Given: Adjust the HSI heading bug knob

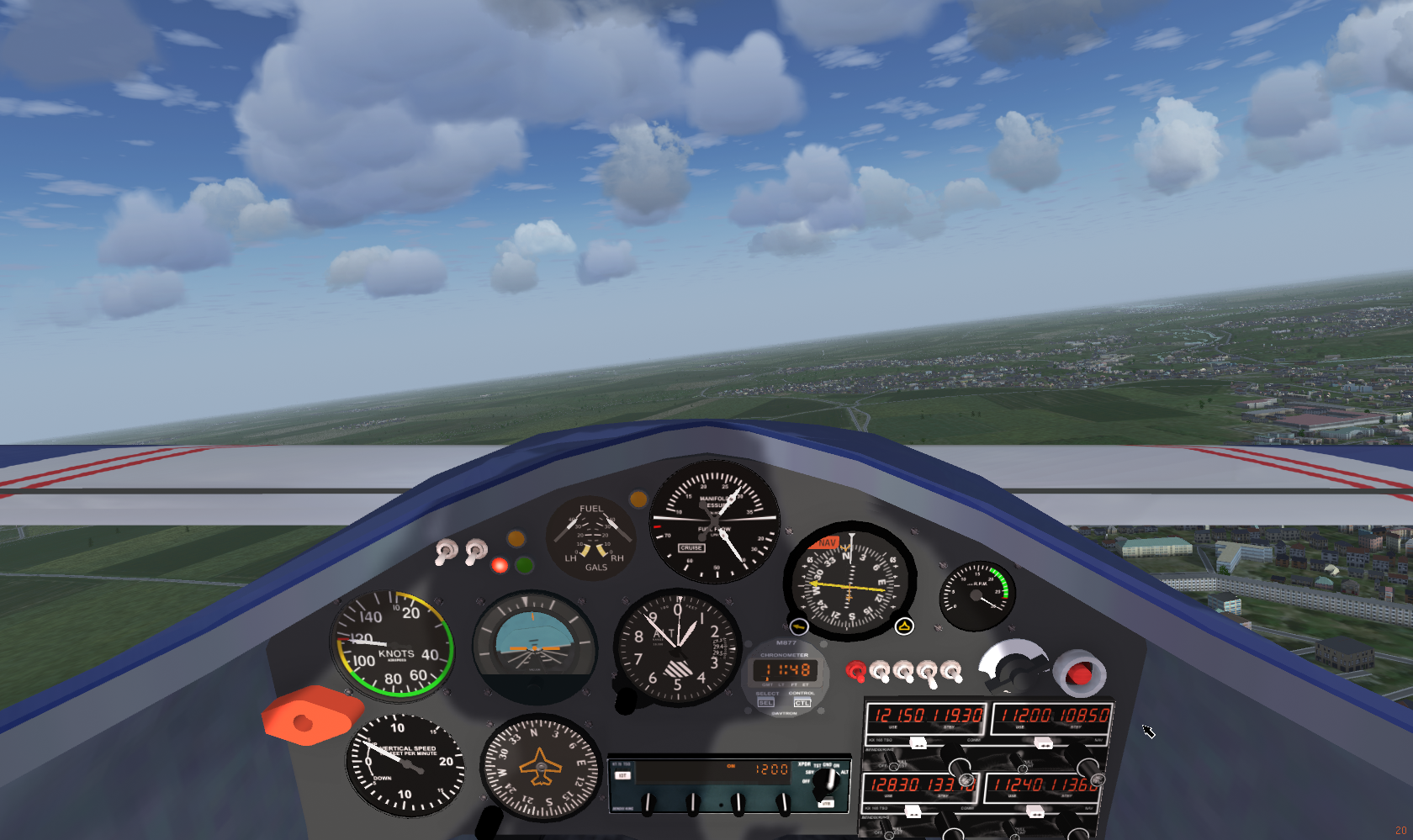Looking at the screenshot, I should coord(904,626).
